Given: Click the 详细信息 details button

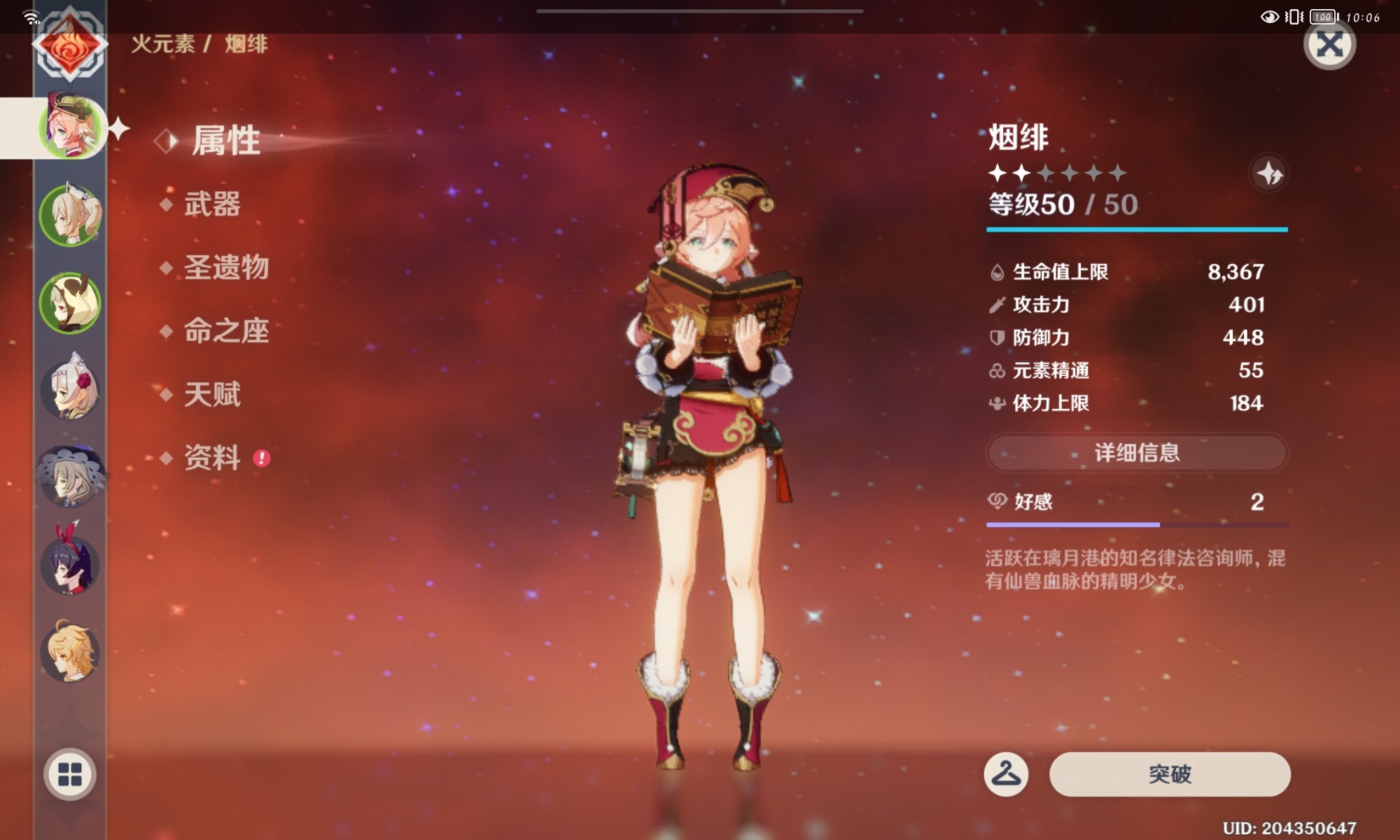Looking at the screenshot, I should (1137, 453).
